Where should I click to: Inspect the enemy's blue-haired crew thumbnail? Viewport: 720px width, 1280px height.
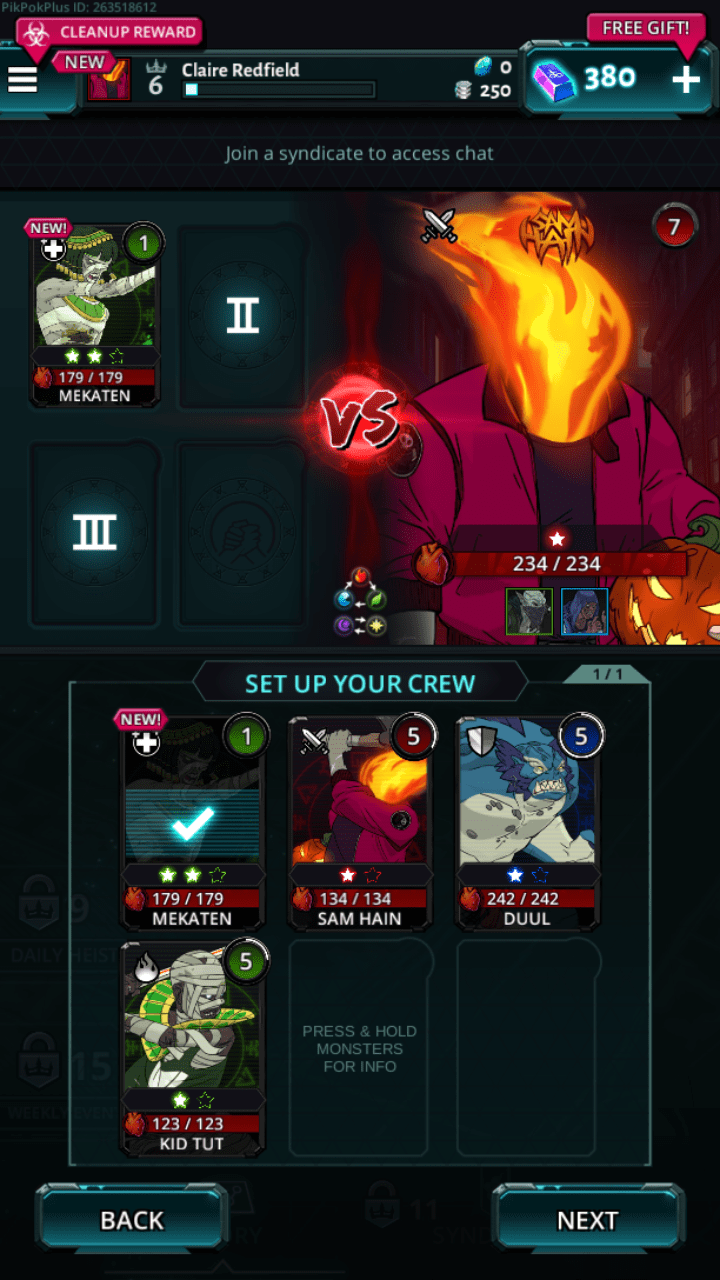[584, 611]
